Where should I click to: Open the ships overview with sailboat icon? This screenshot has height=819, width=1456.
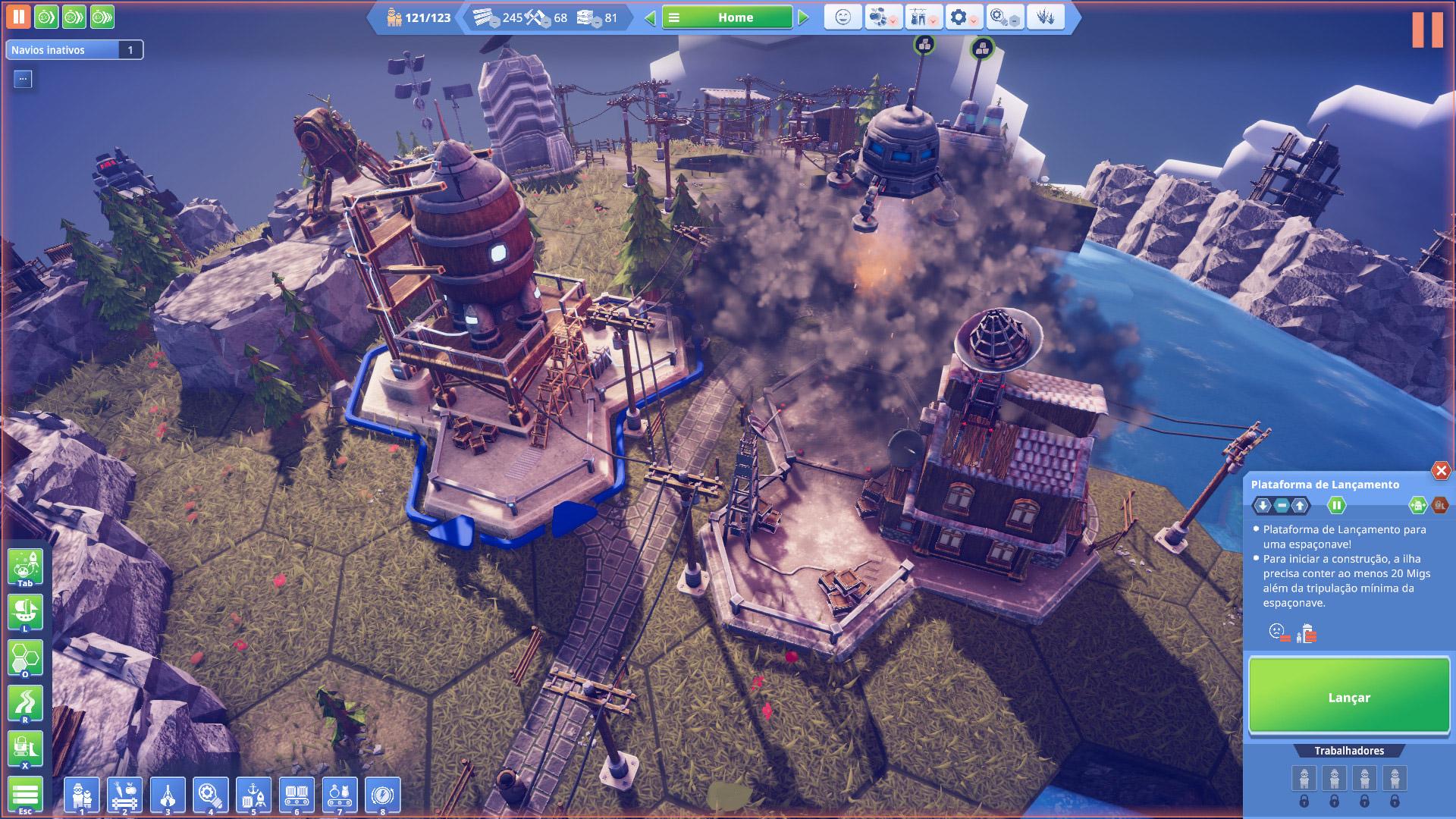pyautogui.click(x=25, y=612)
